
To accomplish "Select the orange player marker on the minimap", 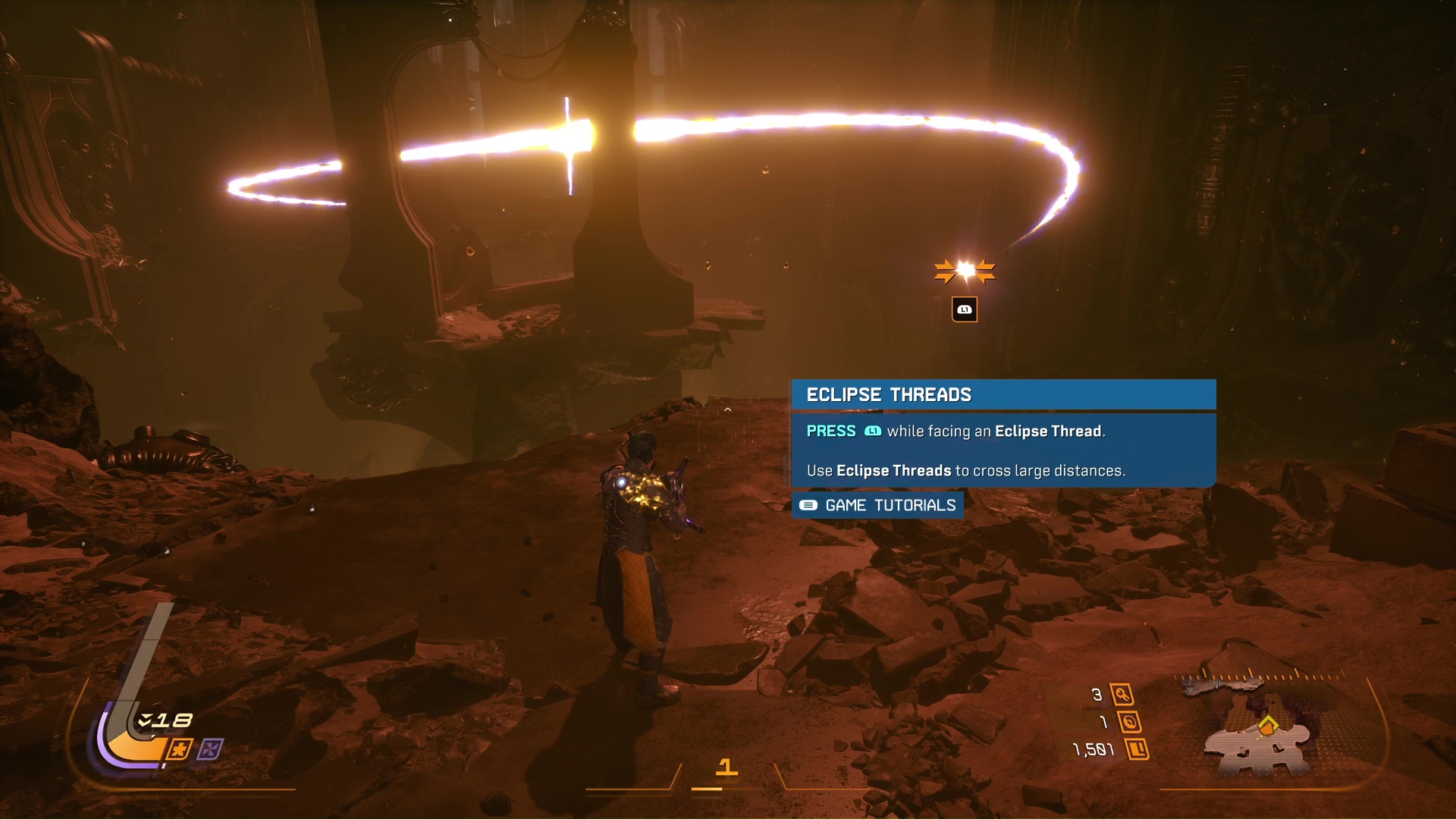I will 1268,726.
